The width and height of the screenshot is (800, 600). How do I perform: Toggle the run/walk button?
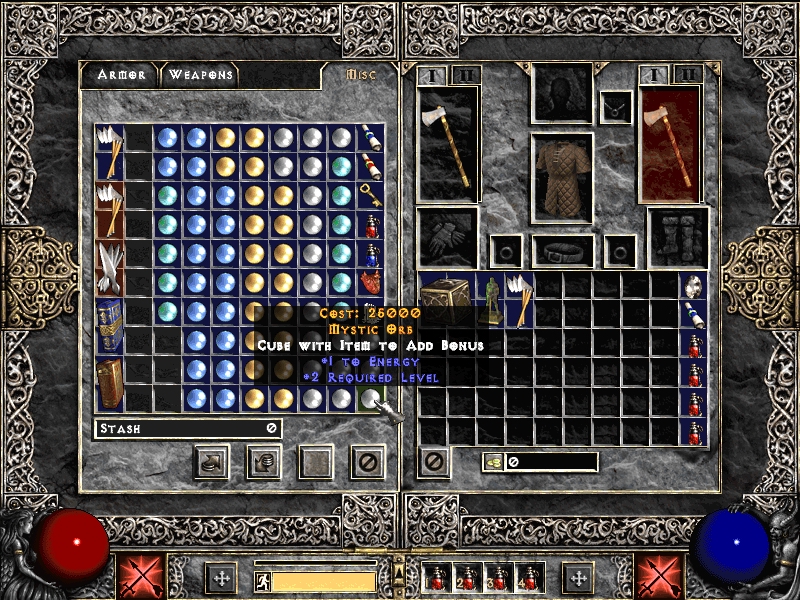[x=262, y=581]
